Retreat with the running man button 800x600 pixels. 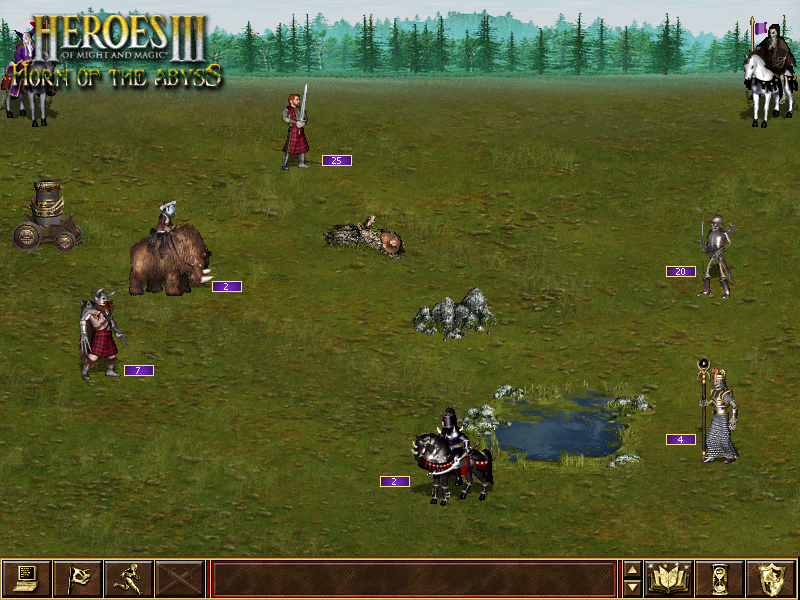click(128, 579)
